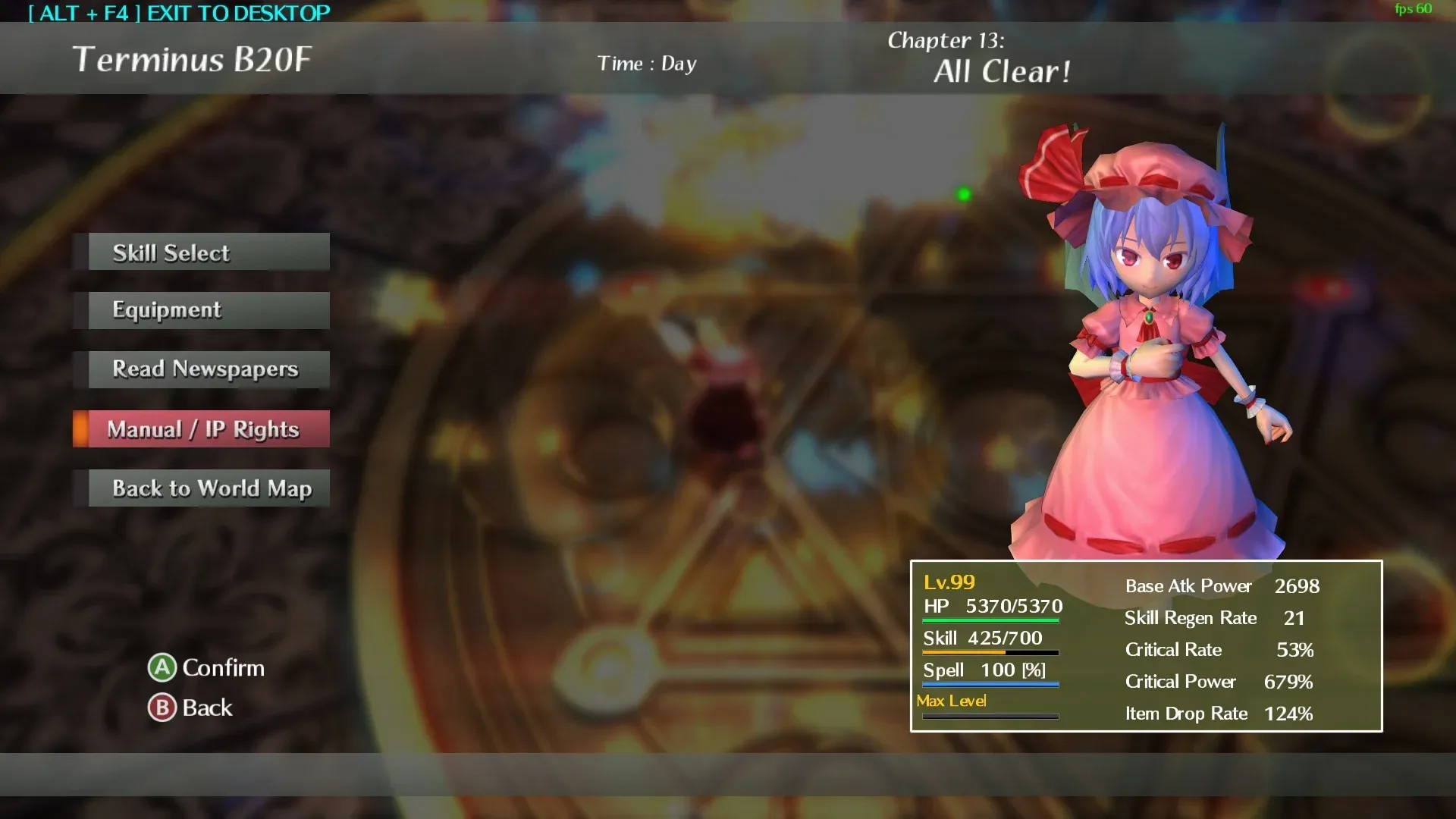1456x819 pixels.
Task: Click the fps 60 counter display
Action: point(1414,11)
